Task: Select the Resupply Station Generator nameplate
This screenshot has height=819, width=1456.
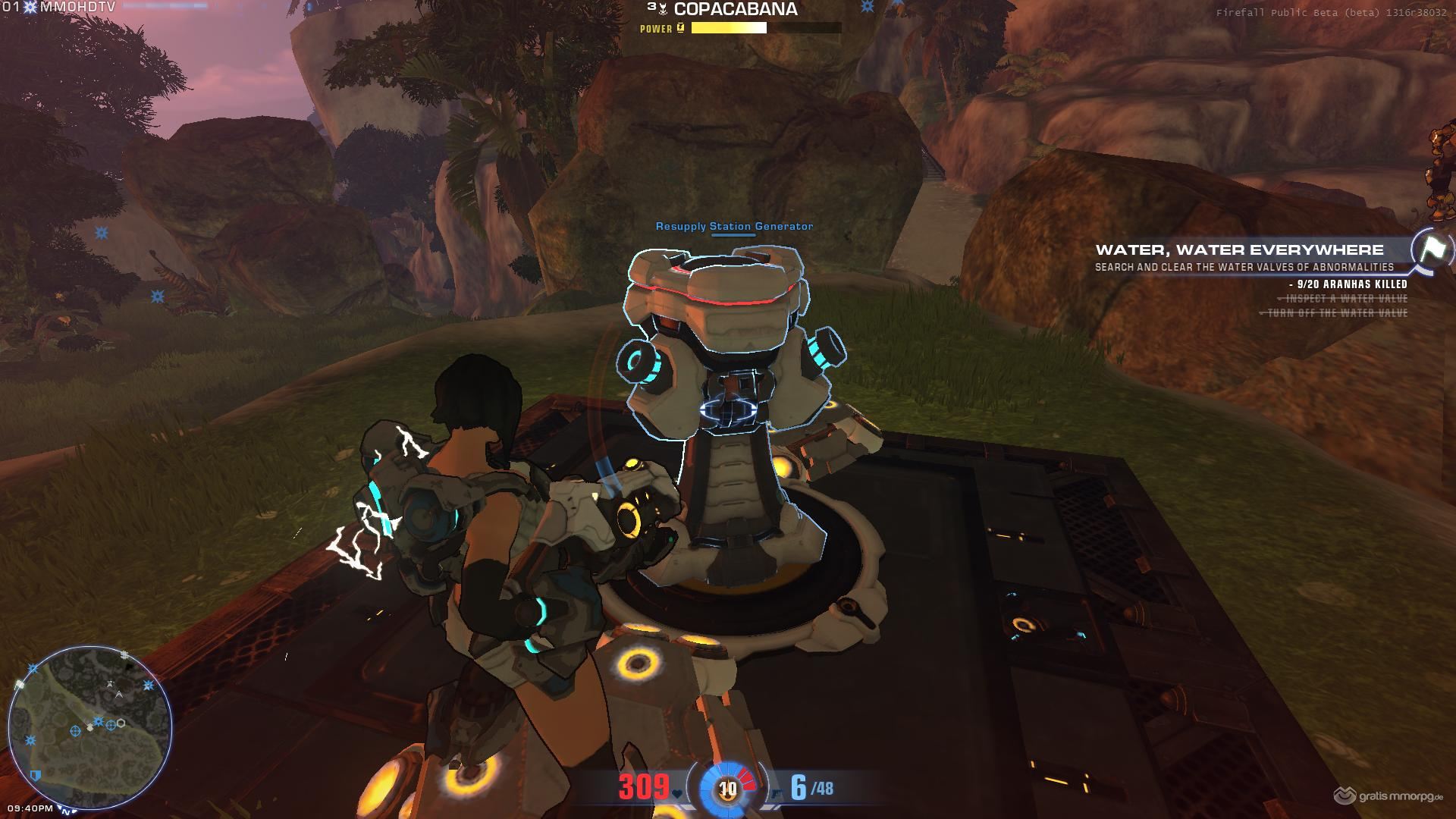Action: click(734, 226)
